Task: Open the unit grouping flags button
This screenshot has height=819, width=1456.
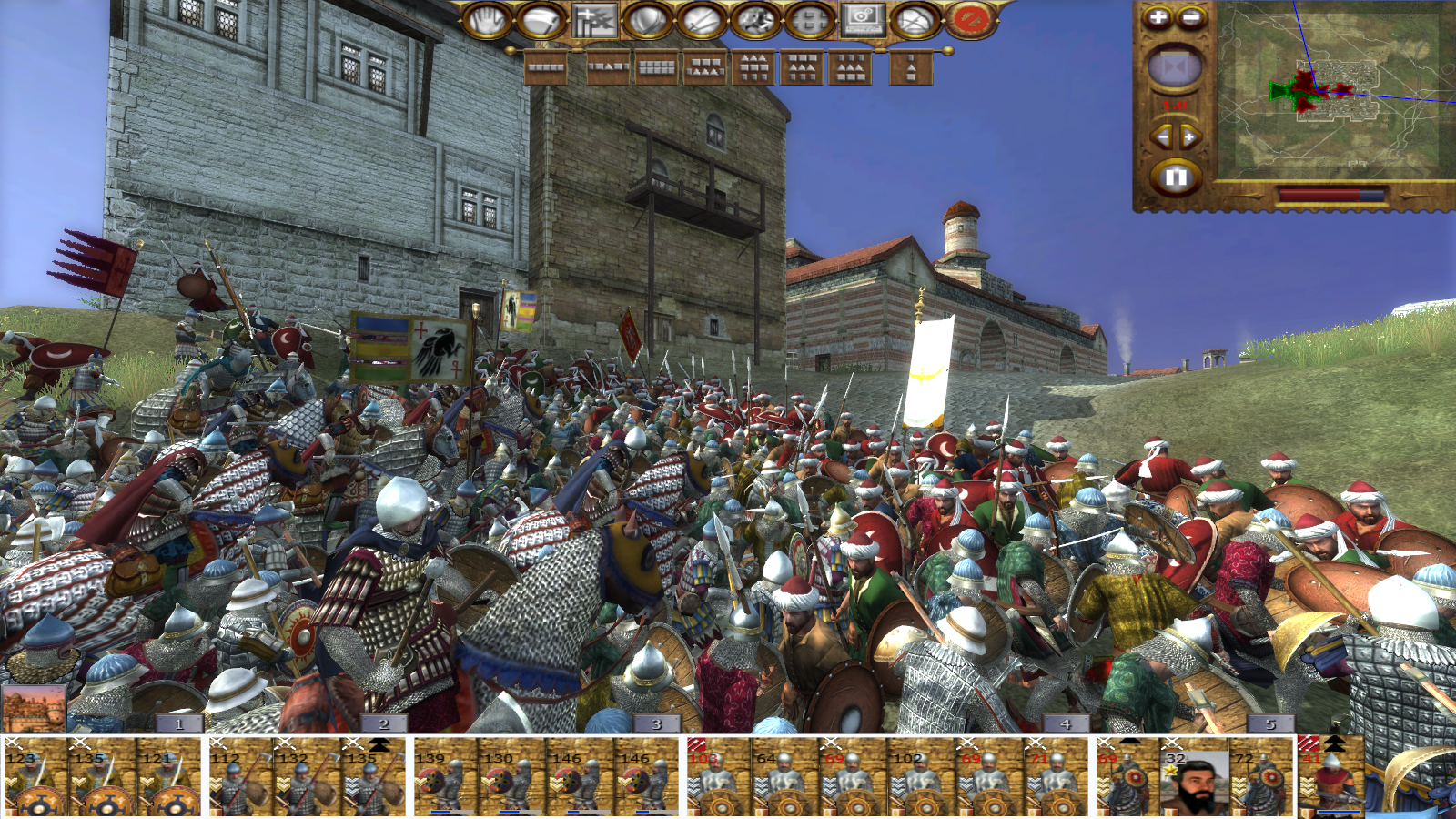Action: (594, 20)
